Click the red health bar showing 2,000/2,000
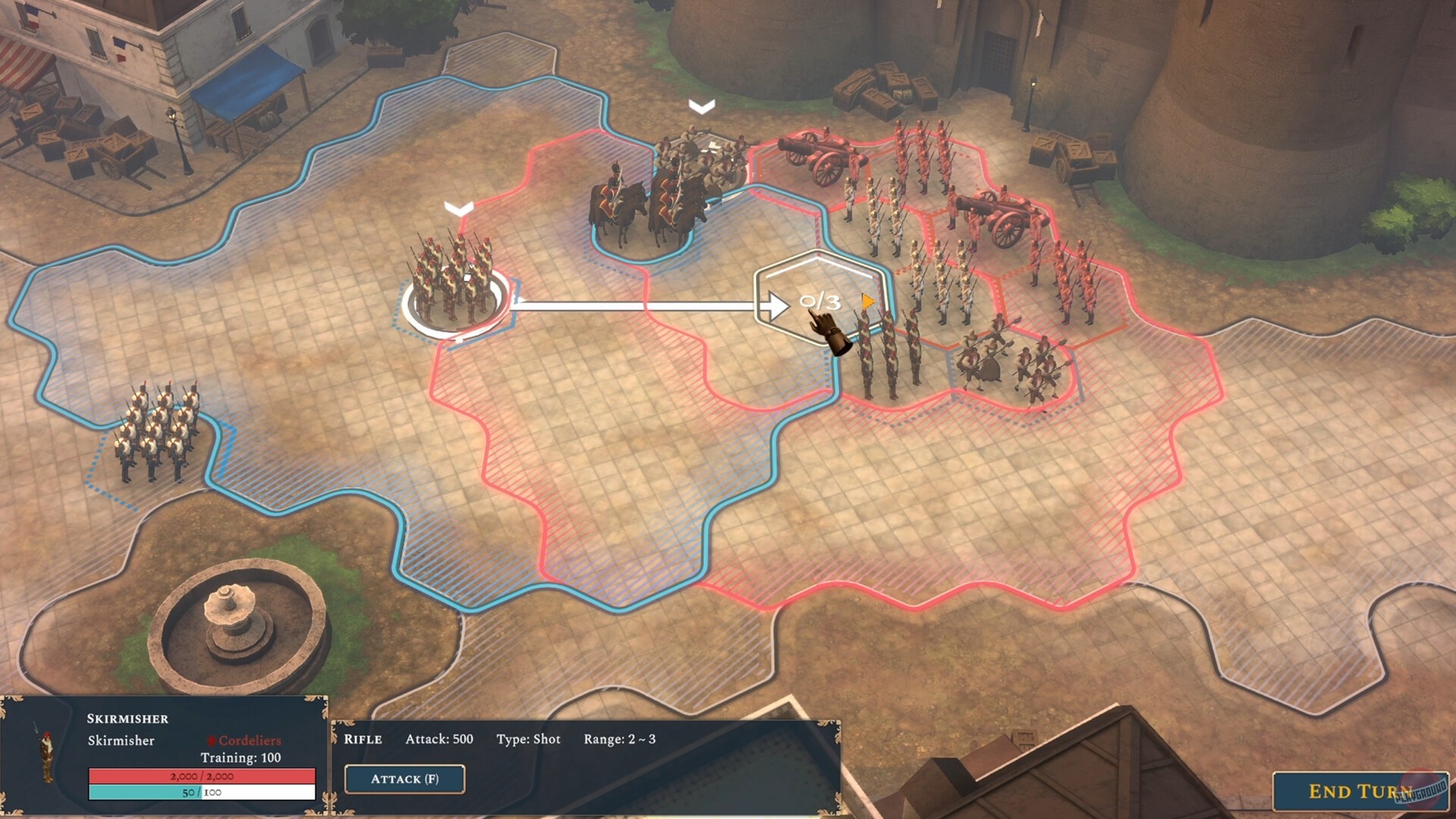The height and width of the screenshot is (819, 1456). point(202,776)
